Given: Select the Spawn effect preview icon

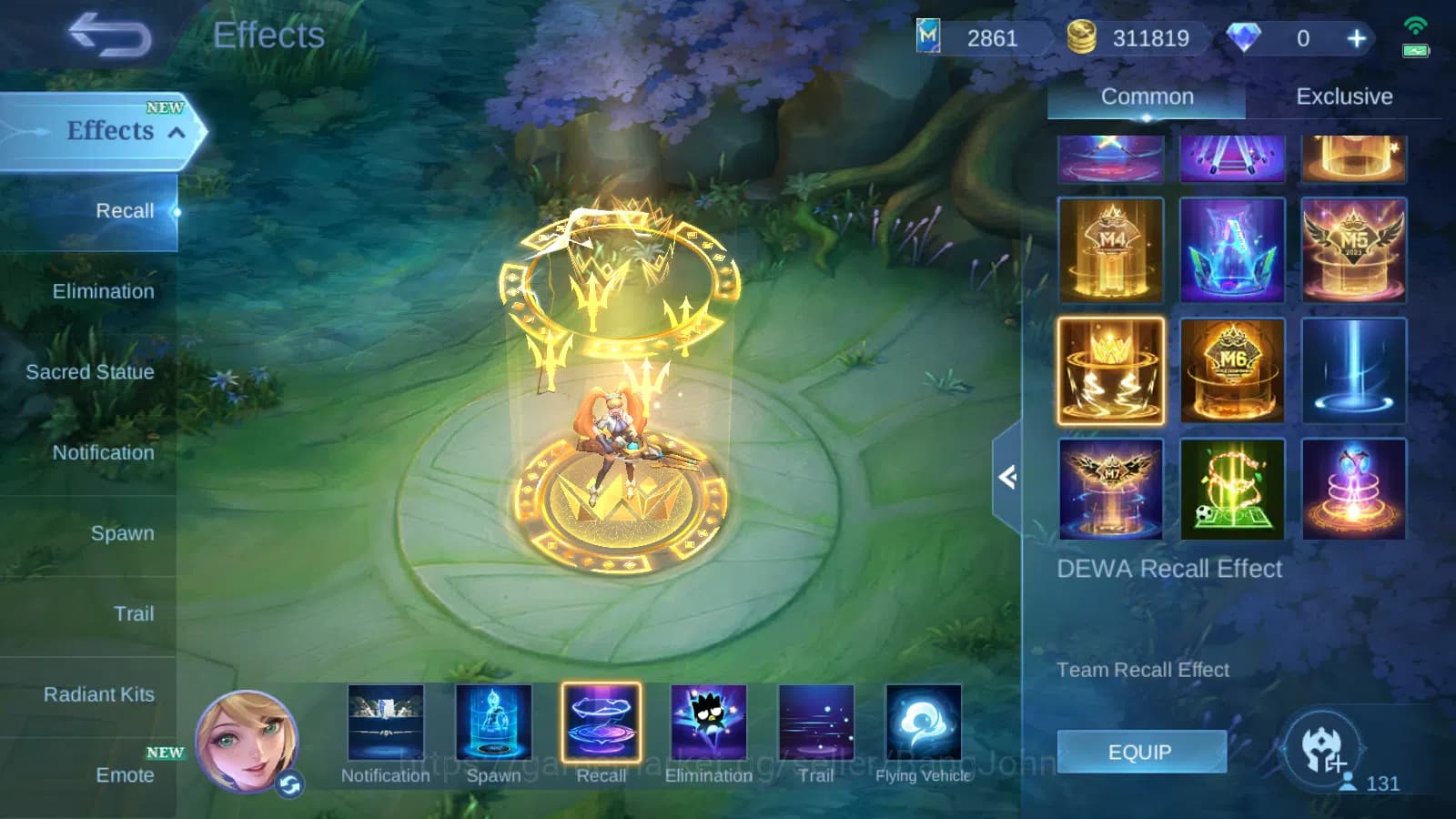Looking at the screenshot, I should coord(495,723).
